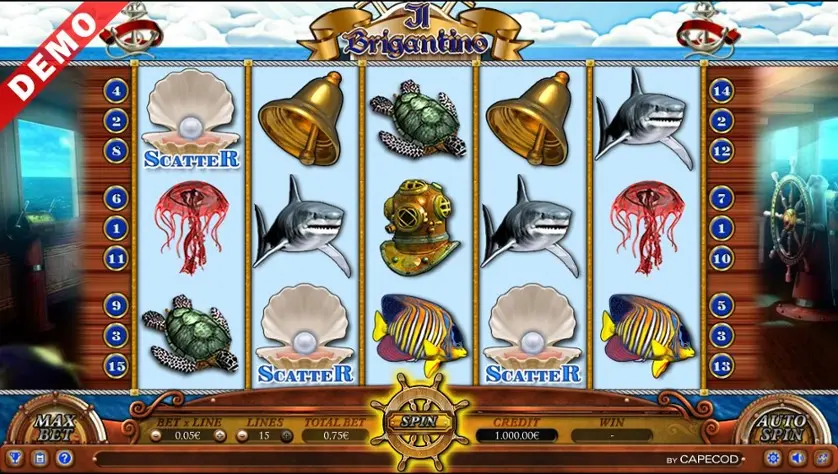Show the paytable document icon
Screen dimensions: 838x474
pos(39,458)
